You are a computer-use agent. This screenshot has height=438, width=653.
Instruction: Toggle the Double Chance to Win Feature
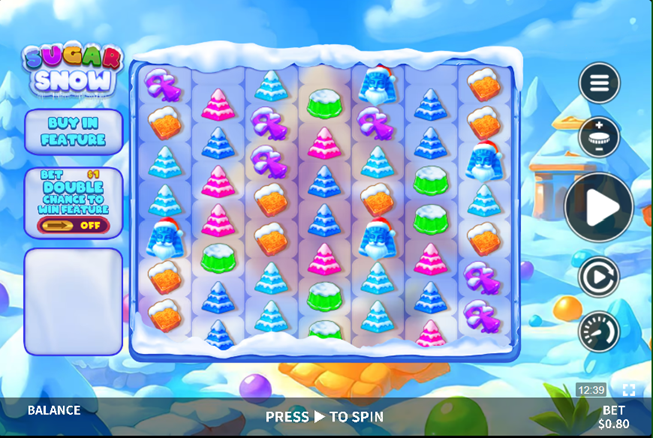click(x=73, y=224)
